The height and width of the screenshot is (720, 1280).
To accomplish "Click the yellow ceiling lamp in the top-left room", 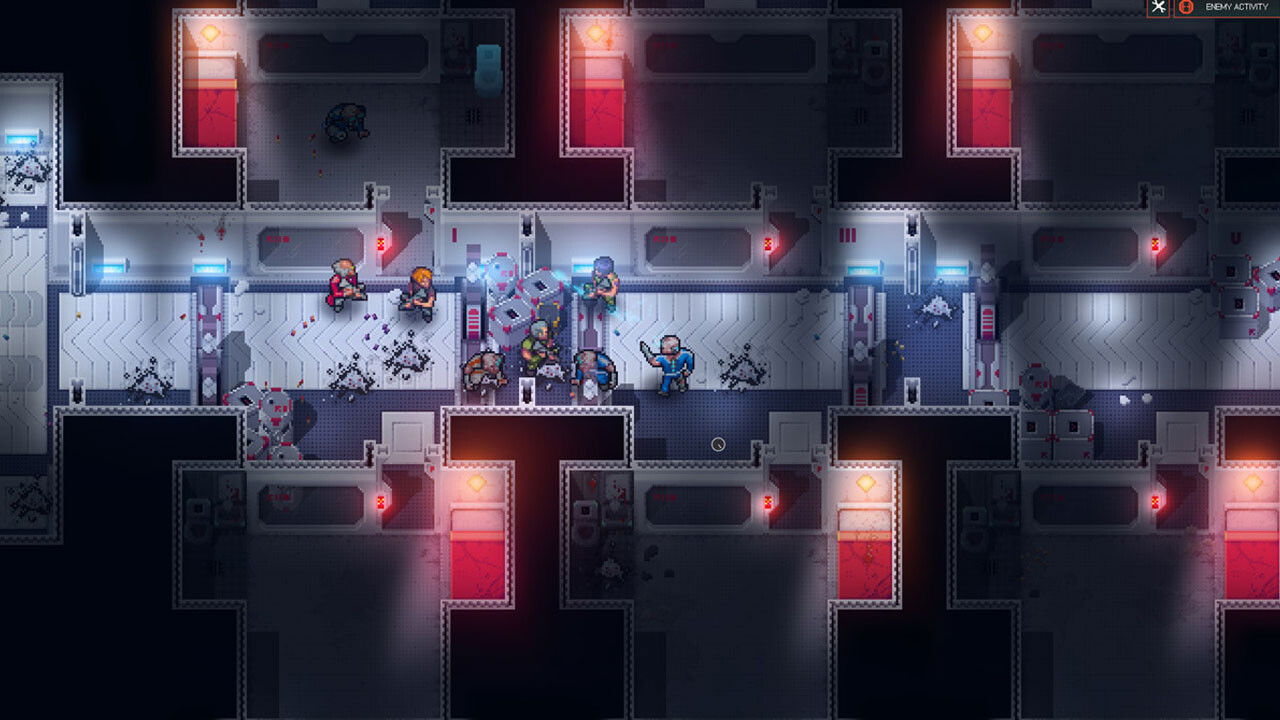I will click(x=209, y=32).
